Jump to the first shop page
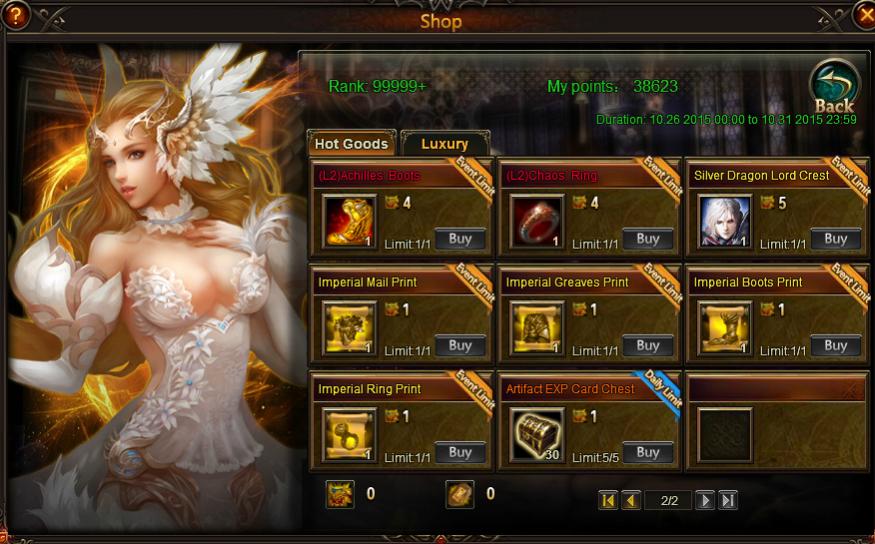The height and width of the screenshot is (544, 875). pyautogui.click(x=608, y=500)
